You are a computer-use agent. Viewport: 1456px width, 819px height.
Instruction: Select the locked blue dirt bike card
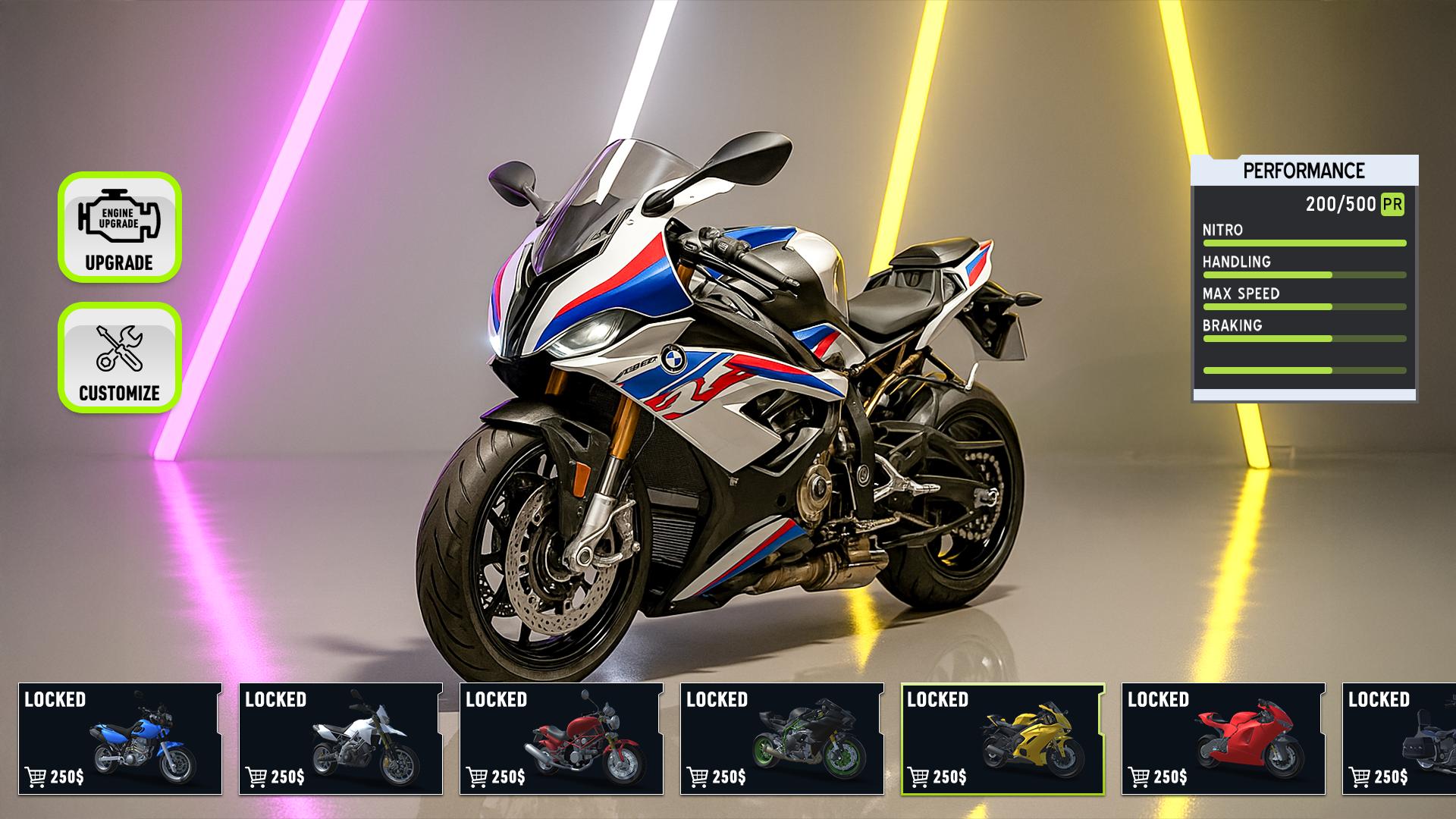[120, 739]
